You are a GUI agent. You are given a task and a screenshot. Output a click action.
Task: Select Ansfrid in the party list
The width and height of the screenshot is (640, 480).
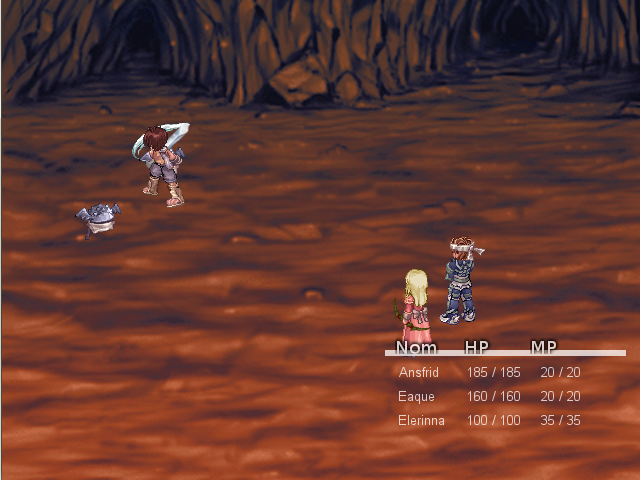[x=419, y=372]
